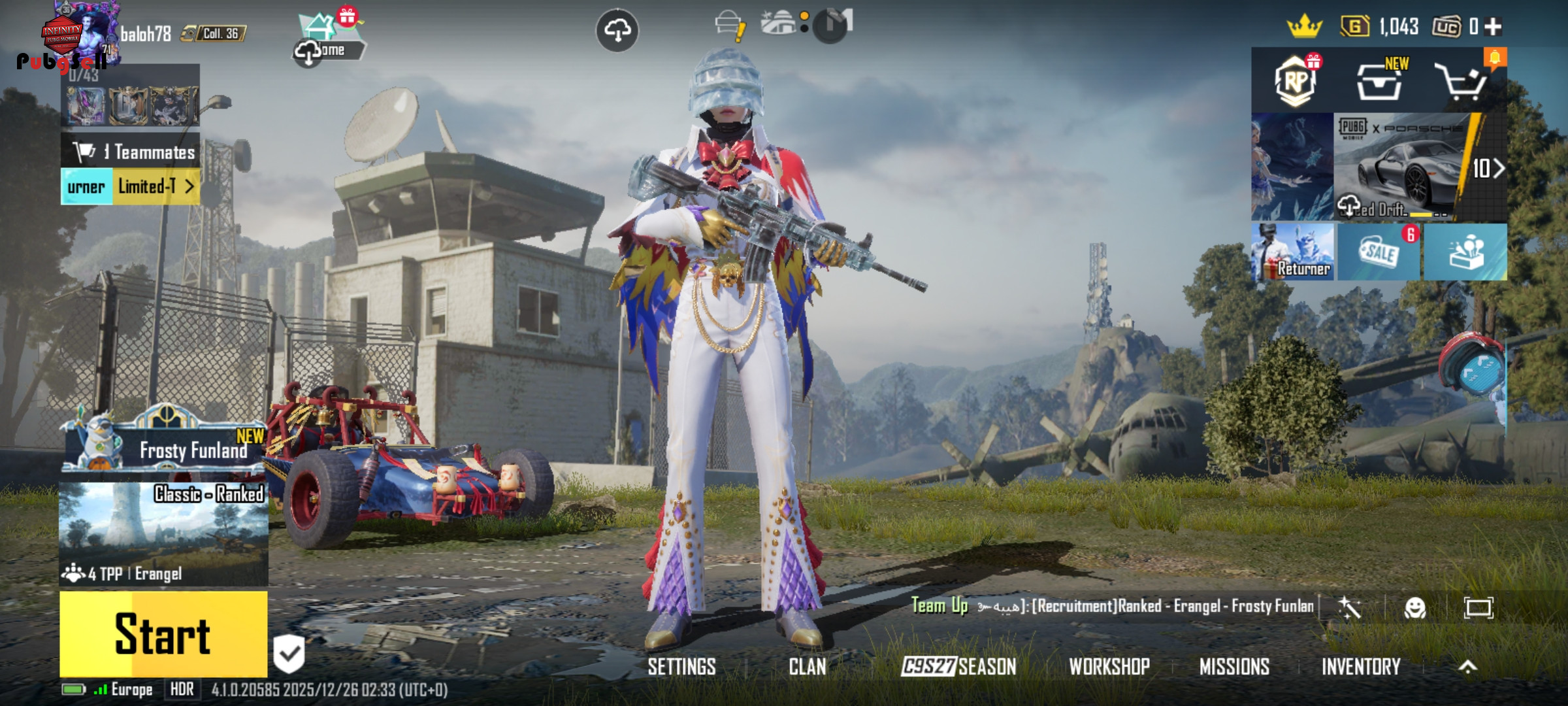Start the match with the yellow Start button
Image resolution: width=1568 pixels, height=706 pixels.
click(163, 634)
